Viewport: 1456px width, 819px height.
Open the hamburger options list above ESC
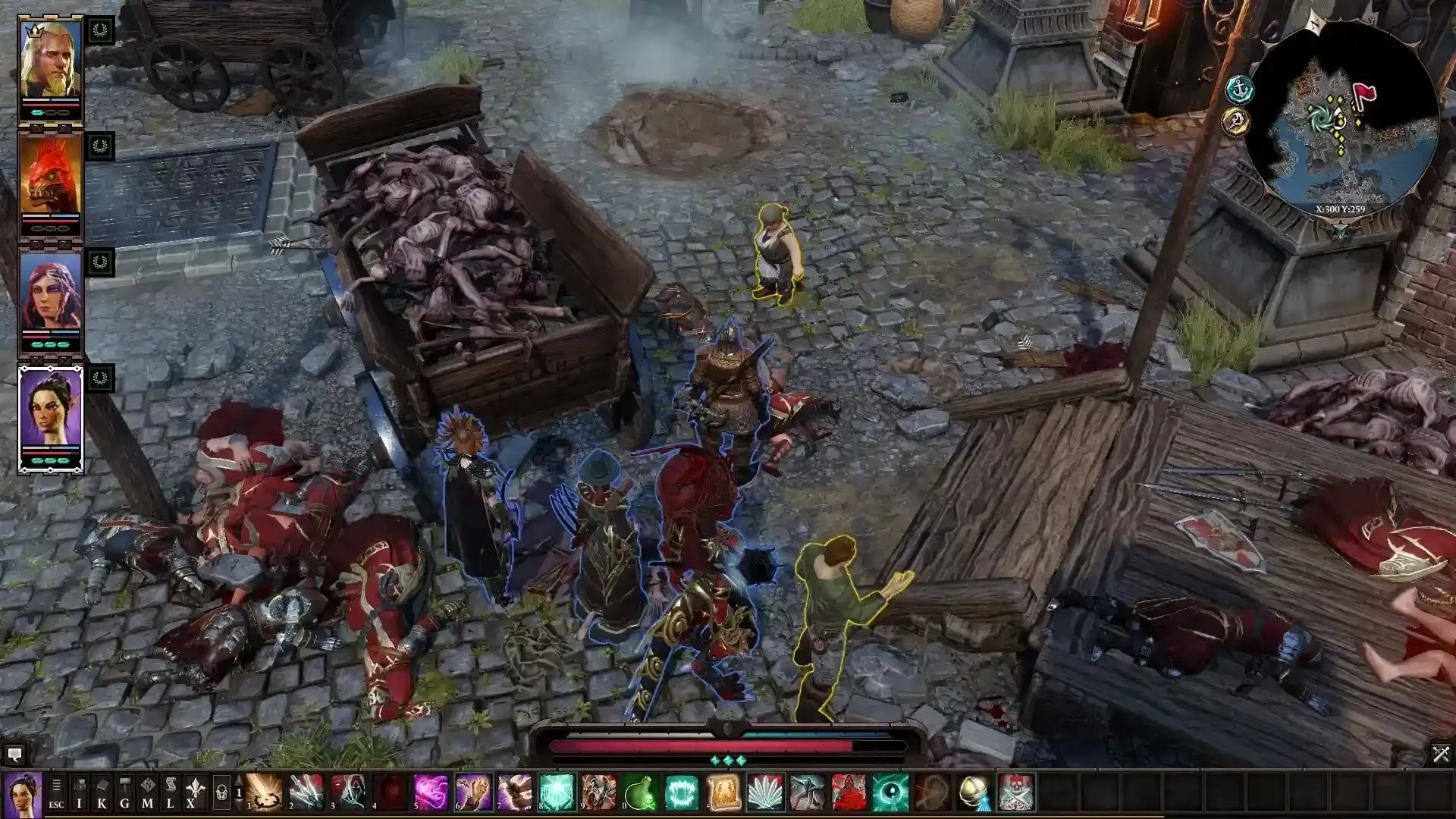click(x=55, y=785)
